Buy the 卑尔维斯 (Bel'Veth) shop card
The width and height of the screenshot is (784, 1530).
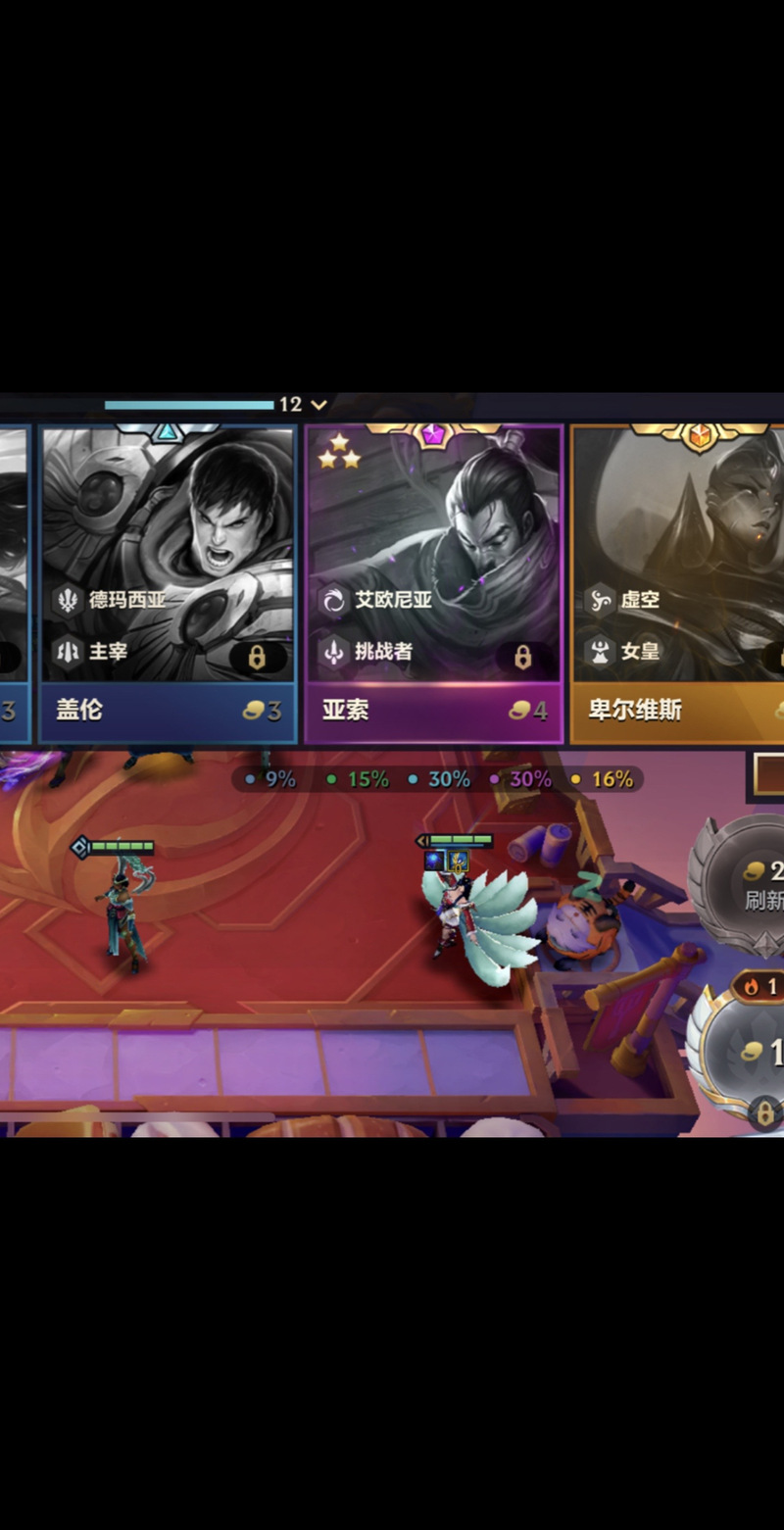(x=678, y=549)
